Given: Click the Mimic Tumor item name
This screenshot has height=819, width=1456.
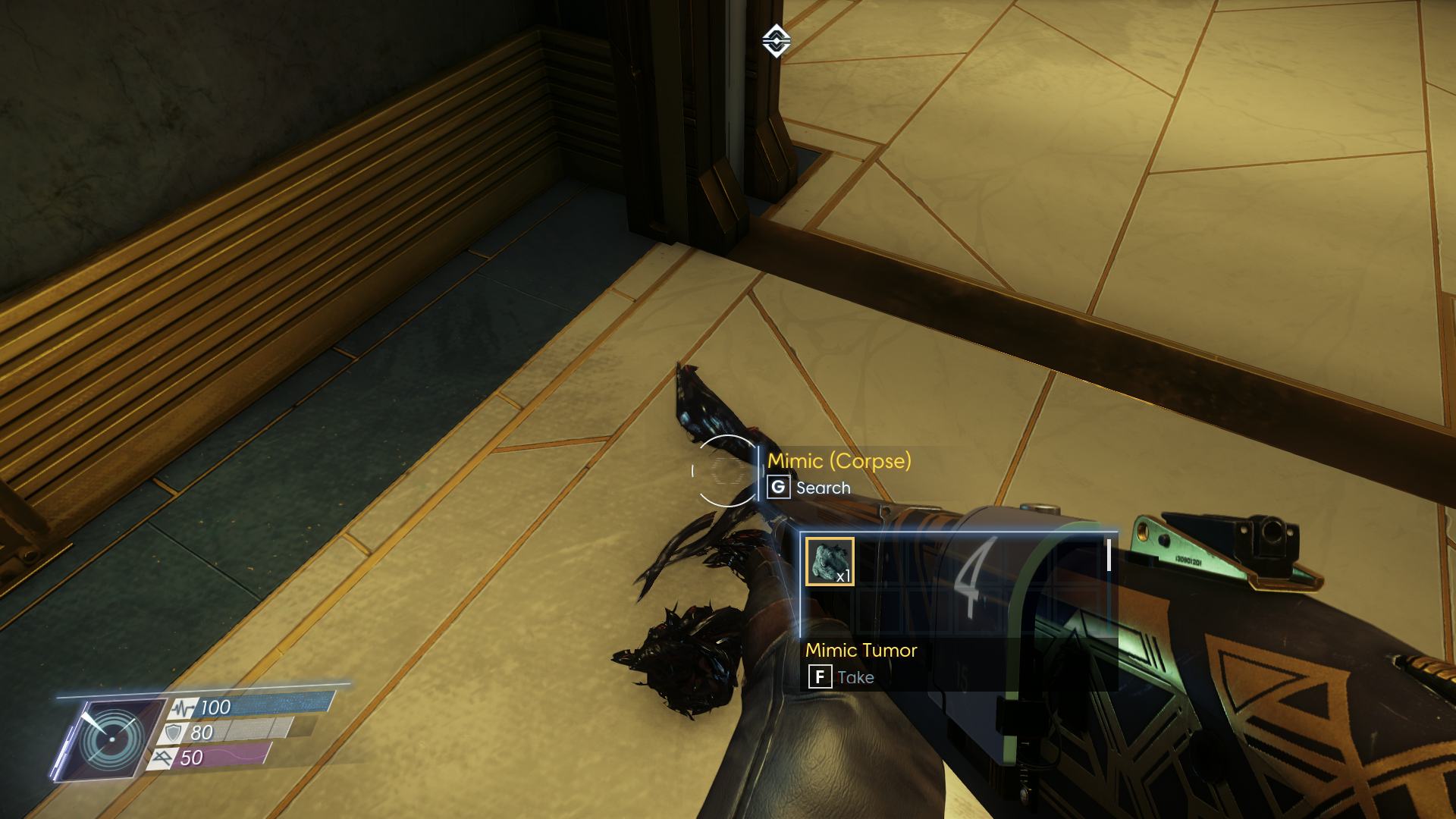Looking at the screenshot, I should (861, 650).
